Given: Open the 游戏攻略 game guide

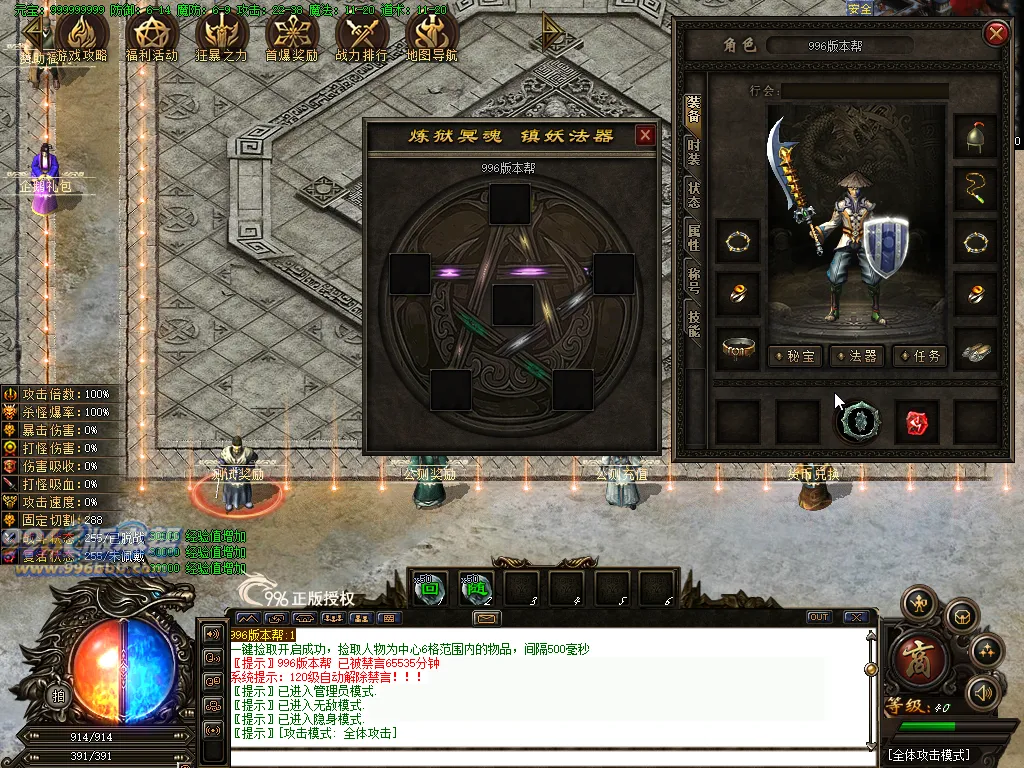Looking at the screenshot, I should pos(82,38).
